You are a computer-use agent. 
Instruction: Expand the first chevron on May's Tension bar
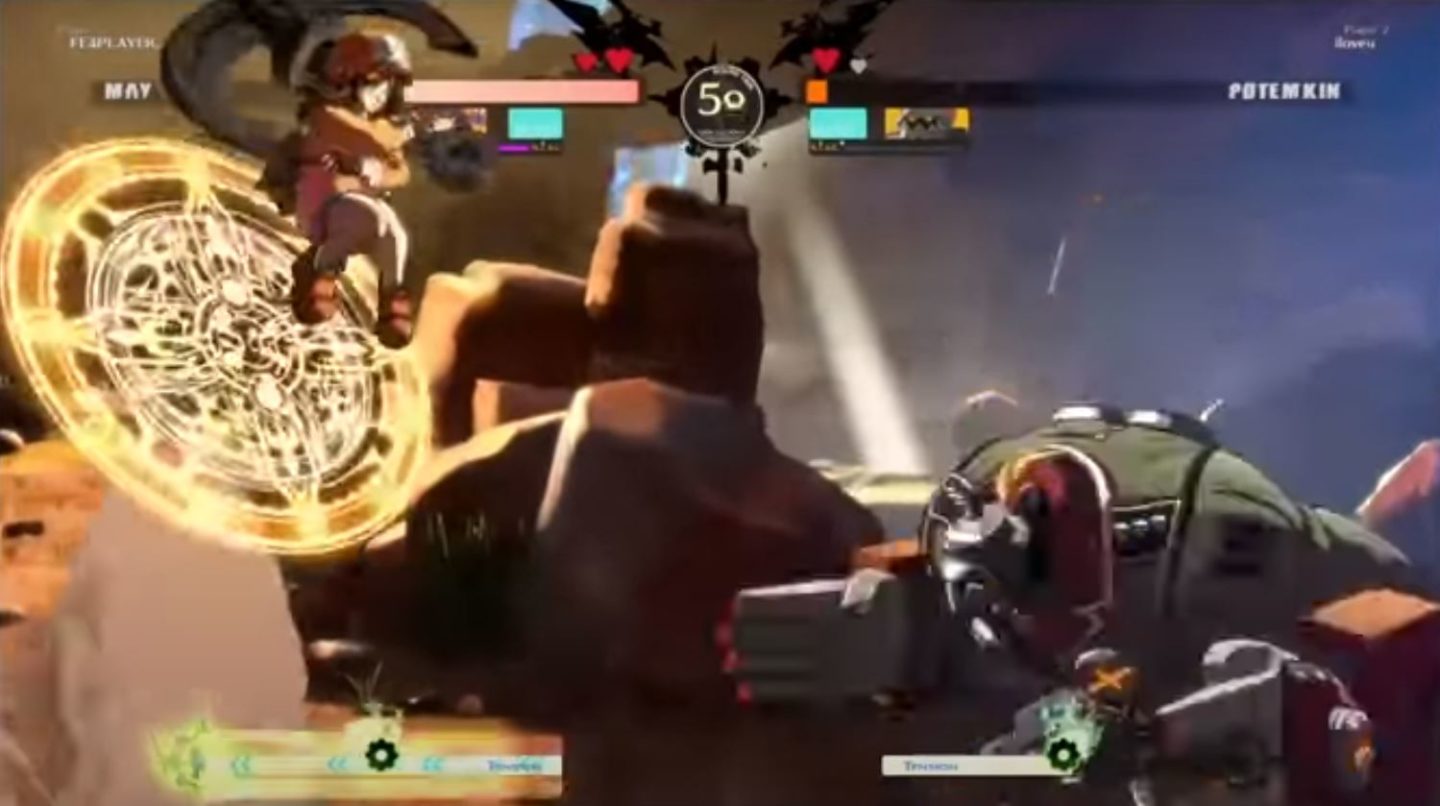242,763
